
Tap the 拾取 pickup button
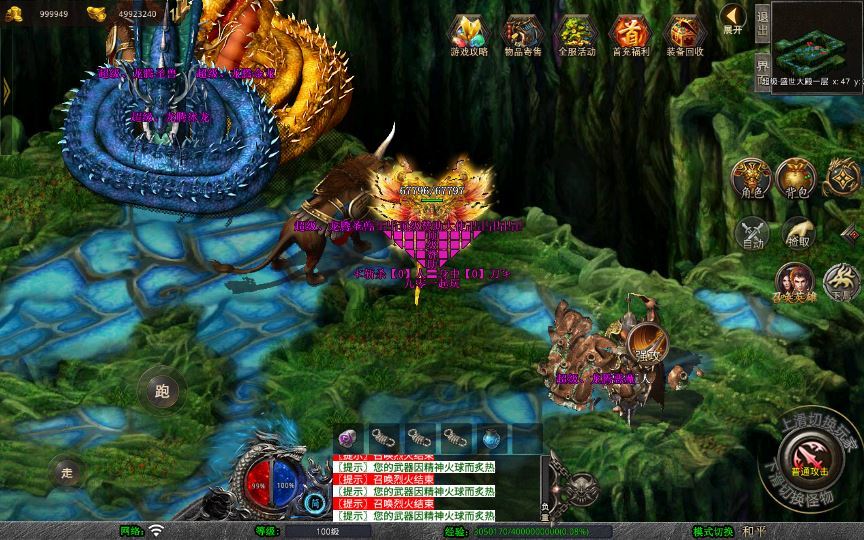tap(798, 234)
